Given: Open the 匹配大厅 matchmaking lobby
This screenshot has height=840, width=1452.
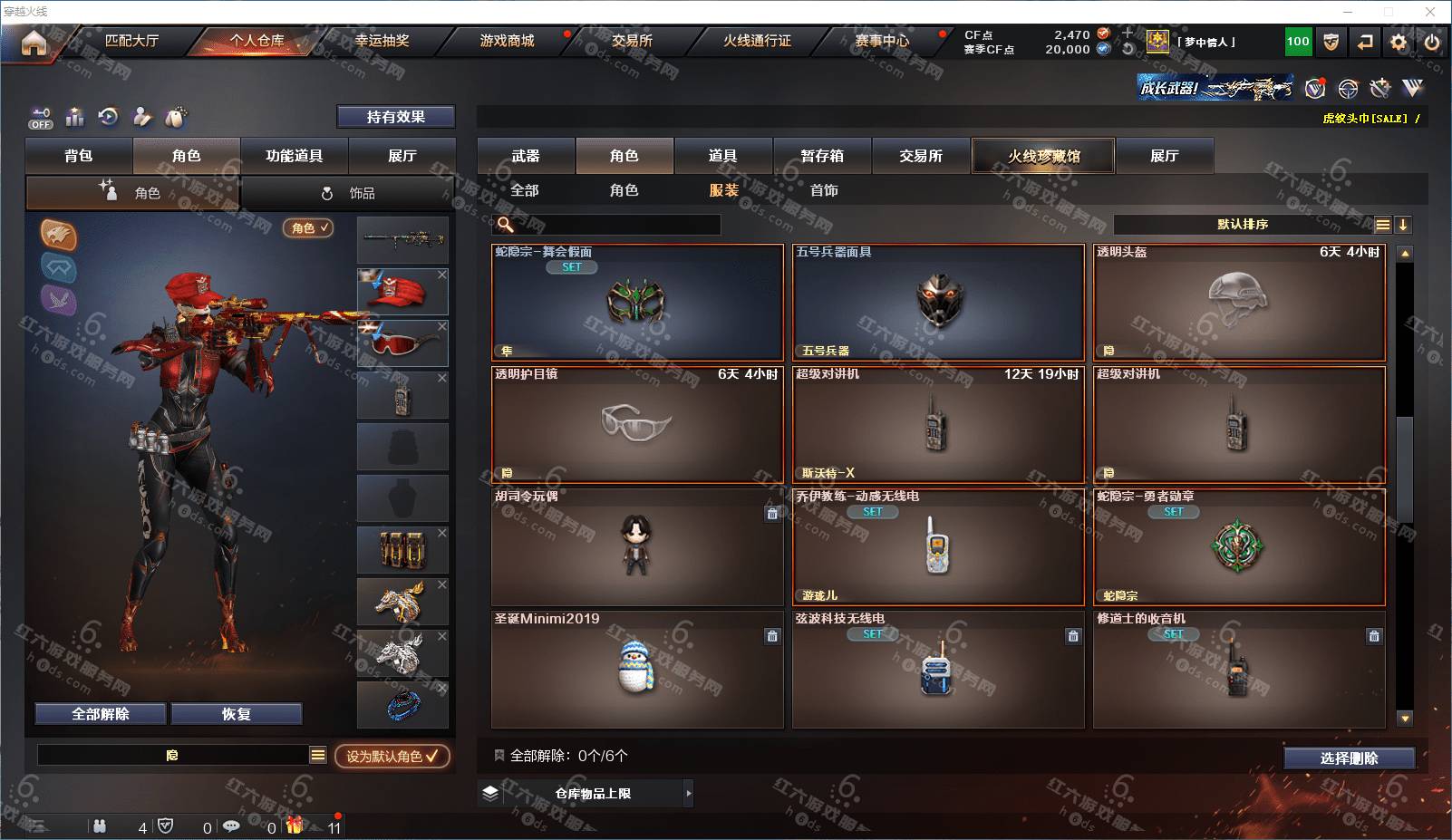Looking at the screenshot, I should [131, 41].
